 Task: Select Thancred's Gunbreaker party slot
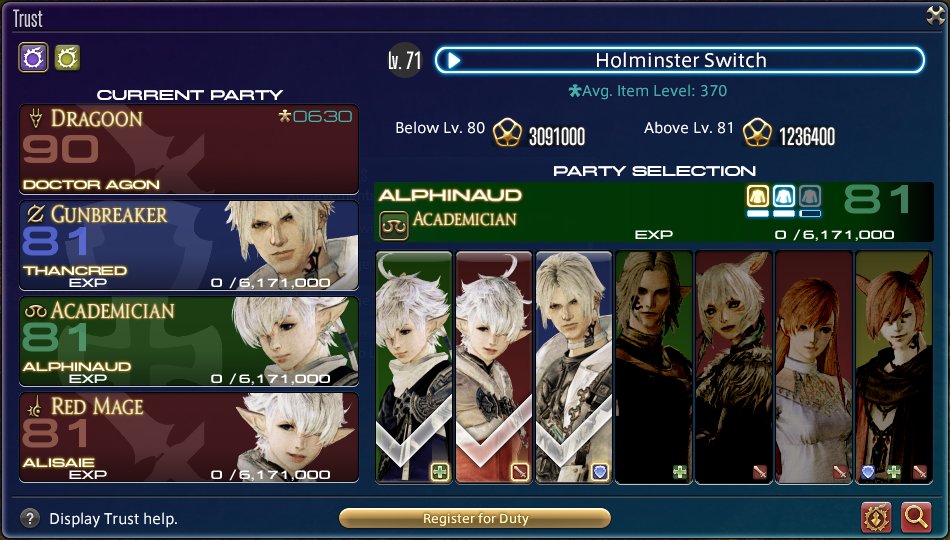(x=189, y=247)
